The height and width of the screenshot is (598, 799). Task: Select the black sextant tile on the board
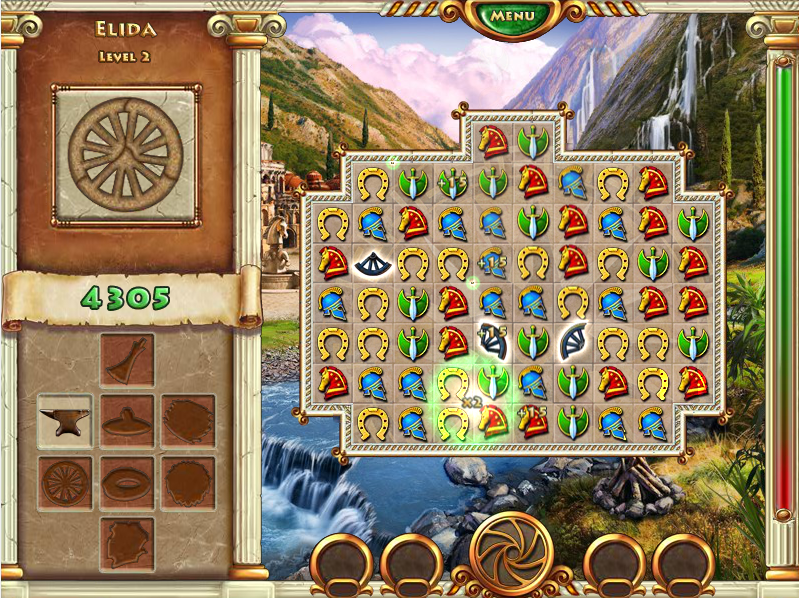(372, 263)
